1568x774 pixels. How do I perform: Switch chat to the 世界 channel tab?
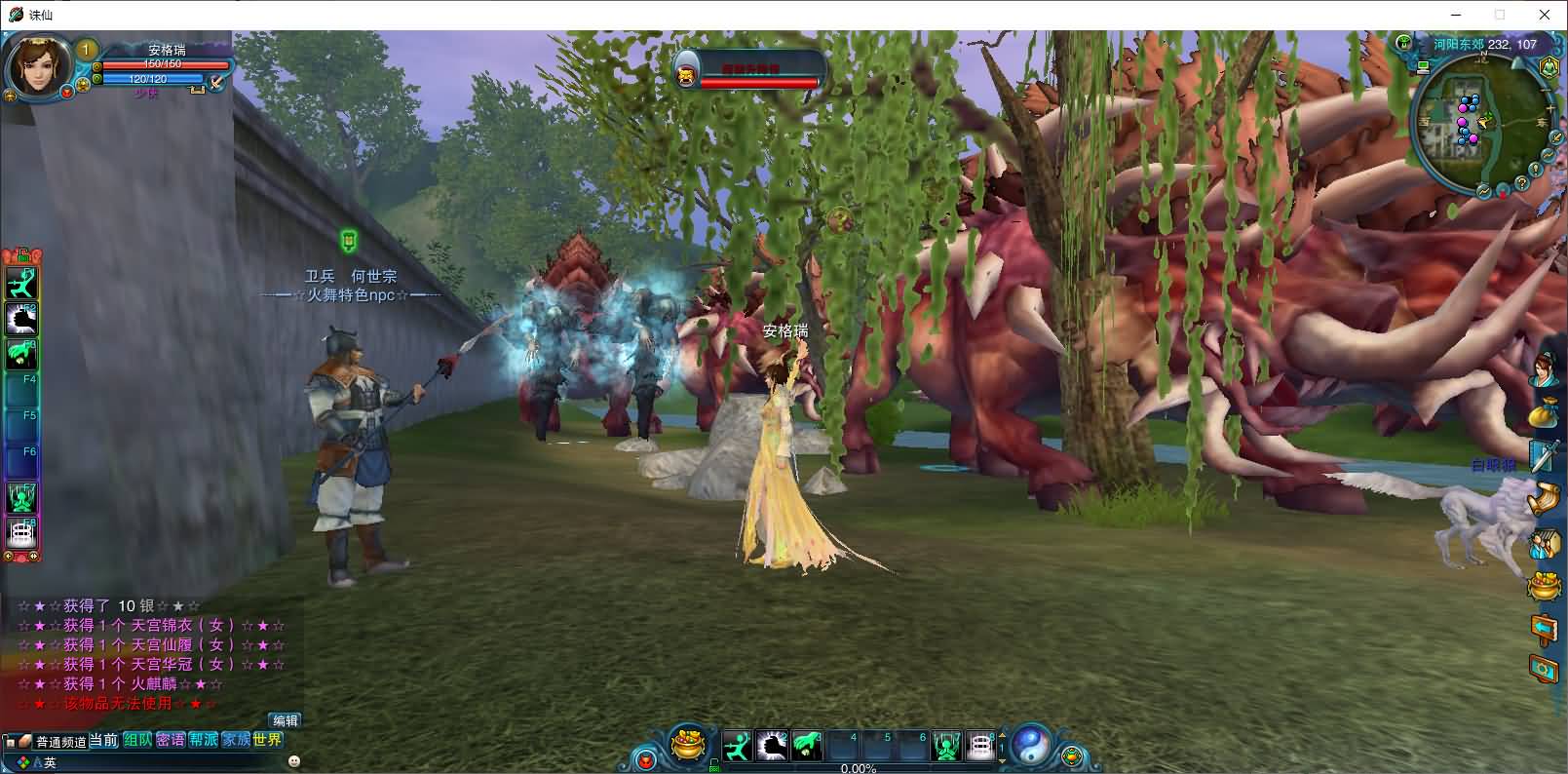(x=267, y=740)
